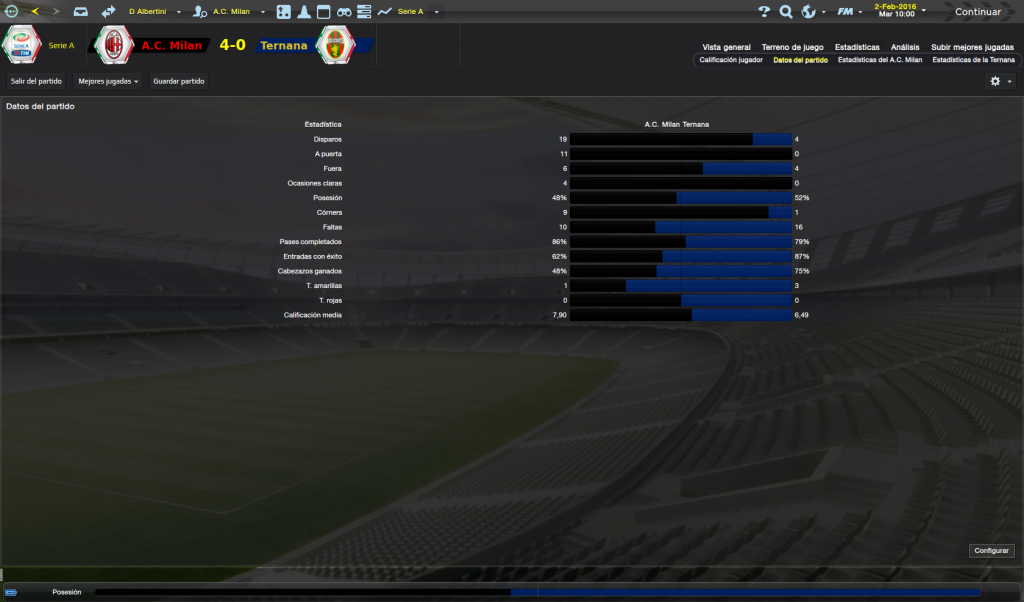1024x602 pixels.
Task: Click Guardar partido button
Action: pyautogui.click(x=179, y=81)
